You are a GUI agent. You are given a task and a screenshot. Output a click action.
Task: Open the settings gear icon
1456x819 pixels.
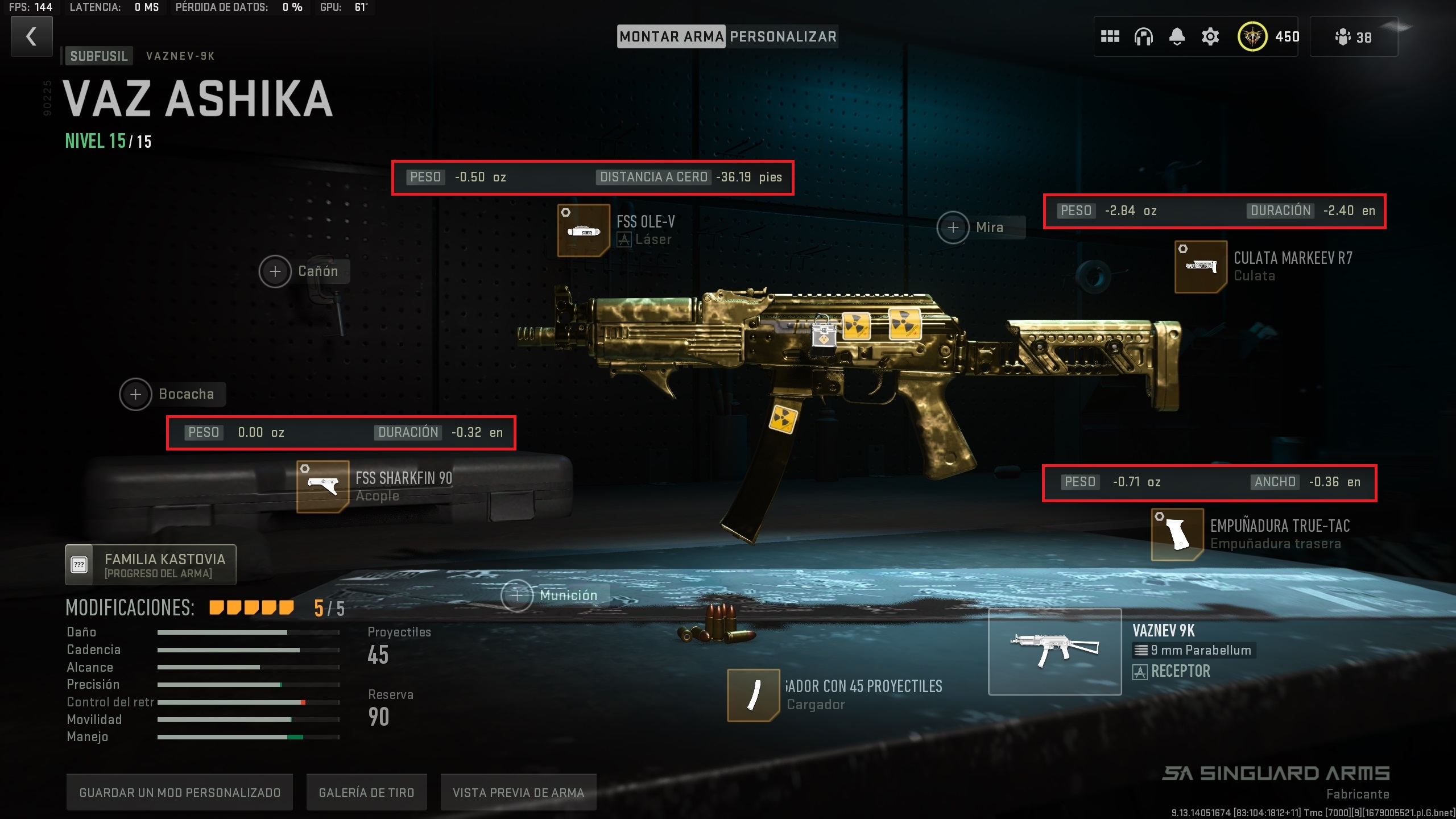(1210, 36)
